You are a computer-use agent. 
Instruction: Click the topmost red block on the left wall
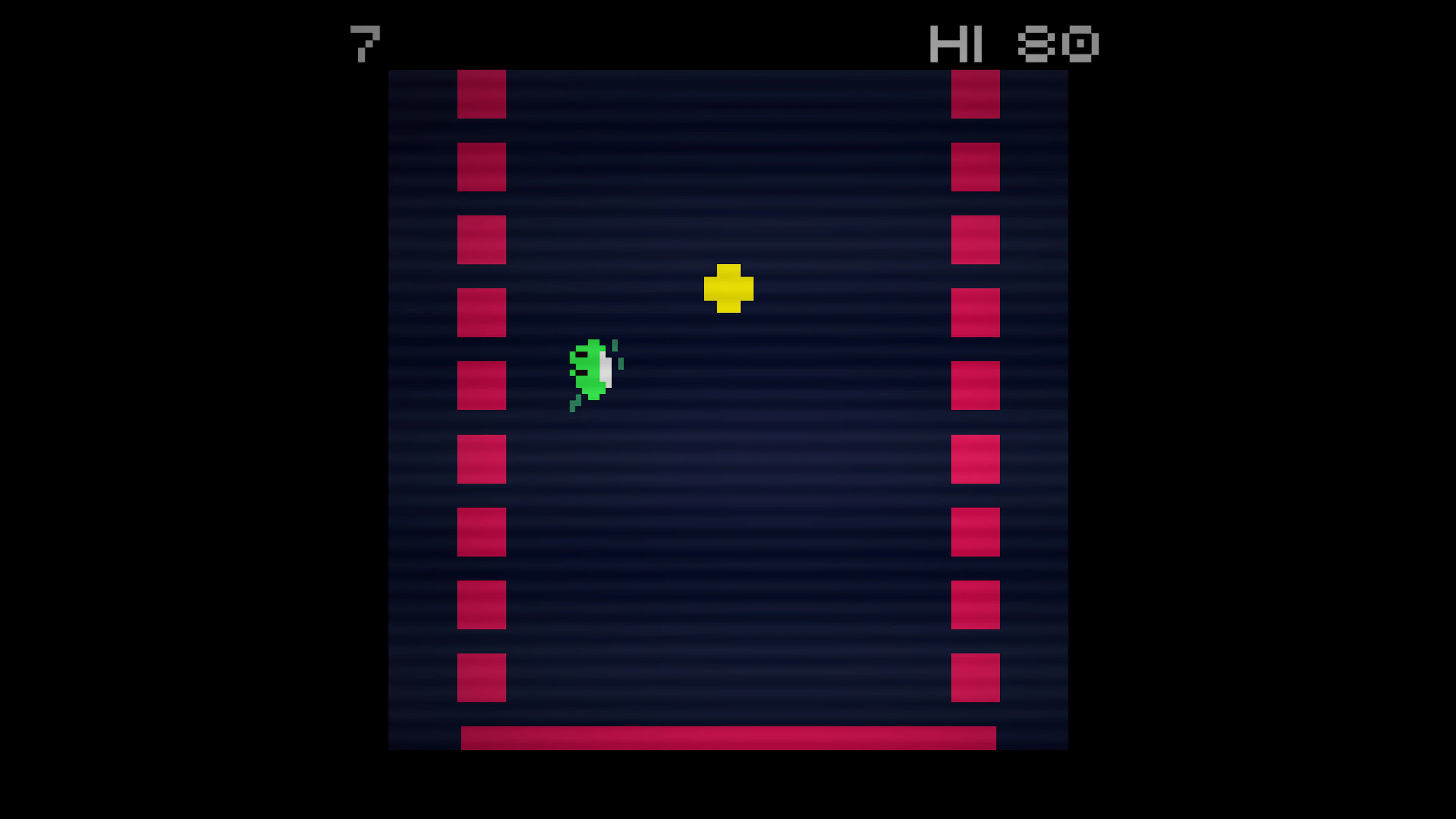[481, 93]
